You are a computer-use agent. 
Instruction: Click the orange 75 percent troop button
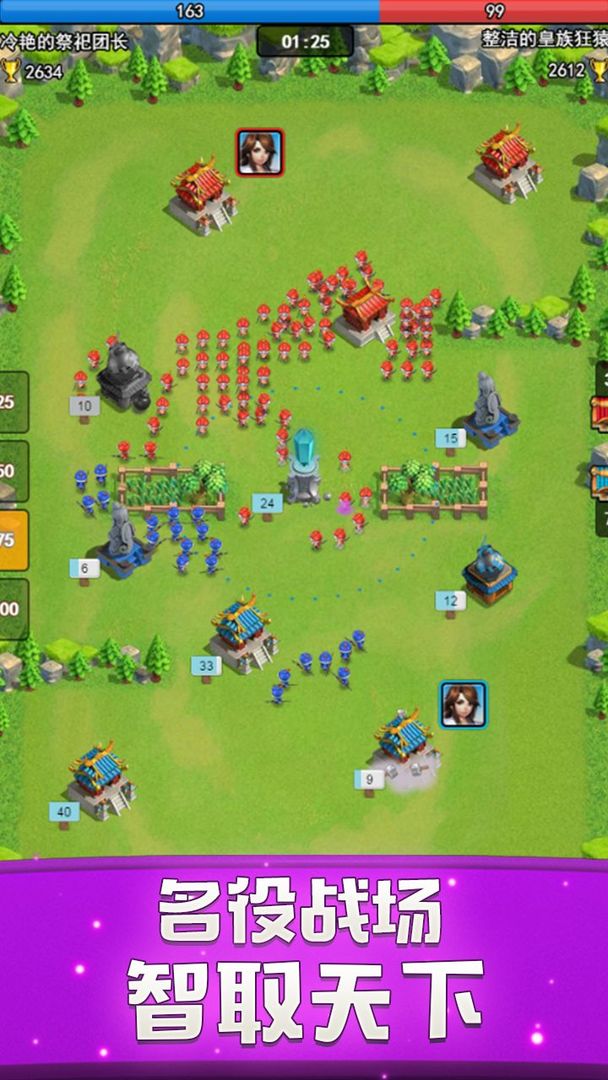click(x=12, y=540)
